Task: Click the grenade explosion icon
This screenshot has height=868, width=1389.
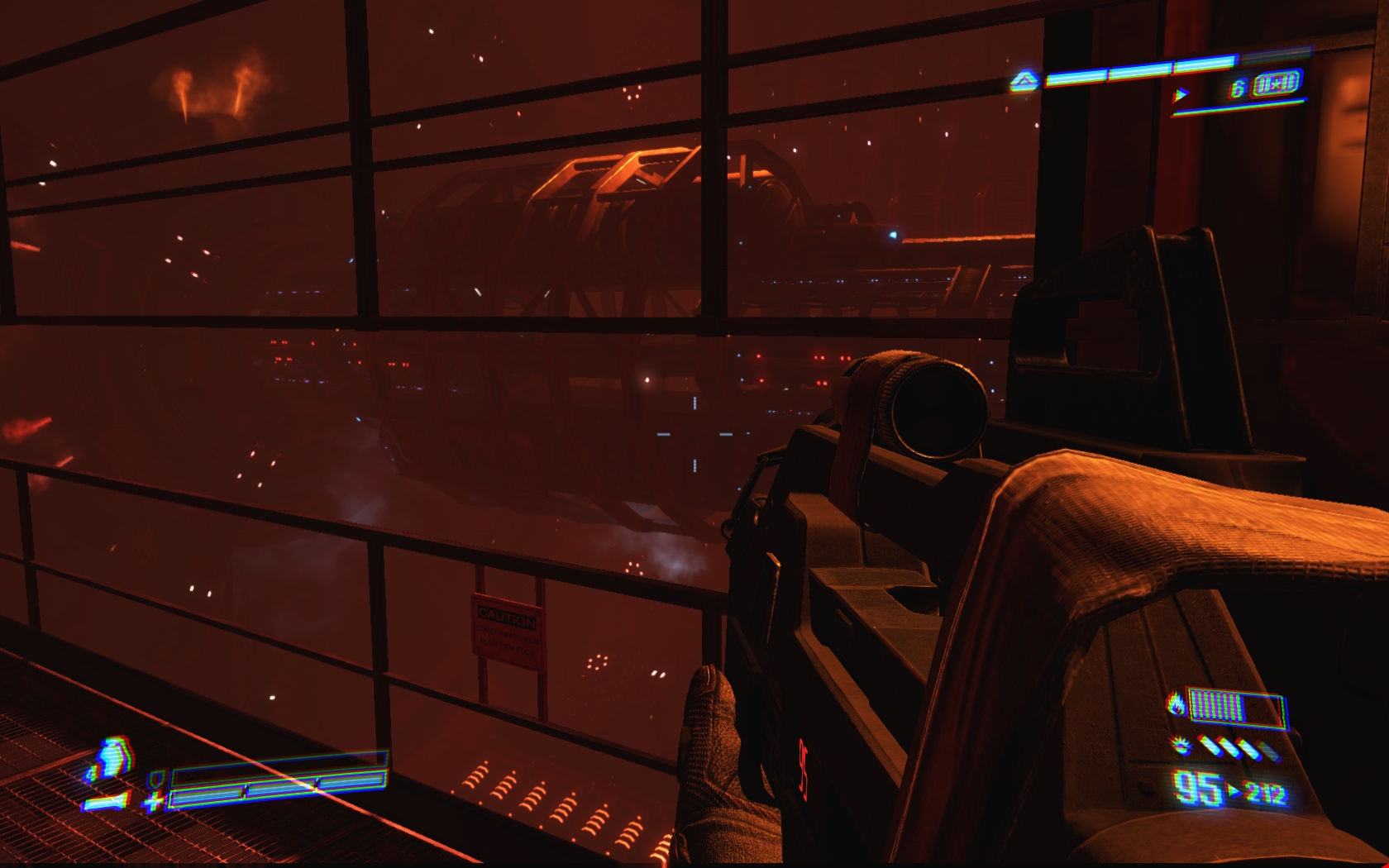Action: tap(1182, 746)
